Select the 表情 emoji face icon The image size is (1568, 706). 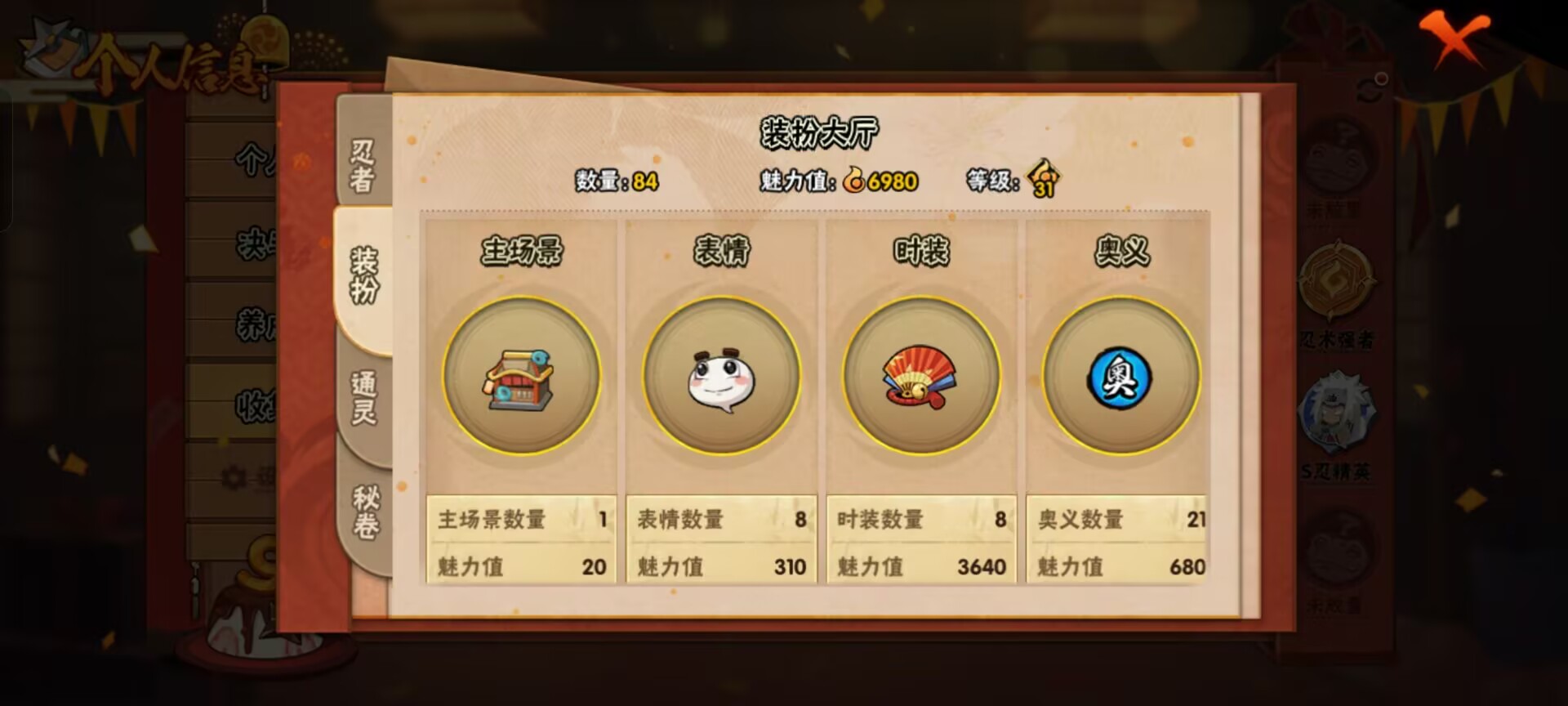click(721, 376)
